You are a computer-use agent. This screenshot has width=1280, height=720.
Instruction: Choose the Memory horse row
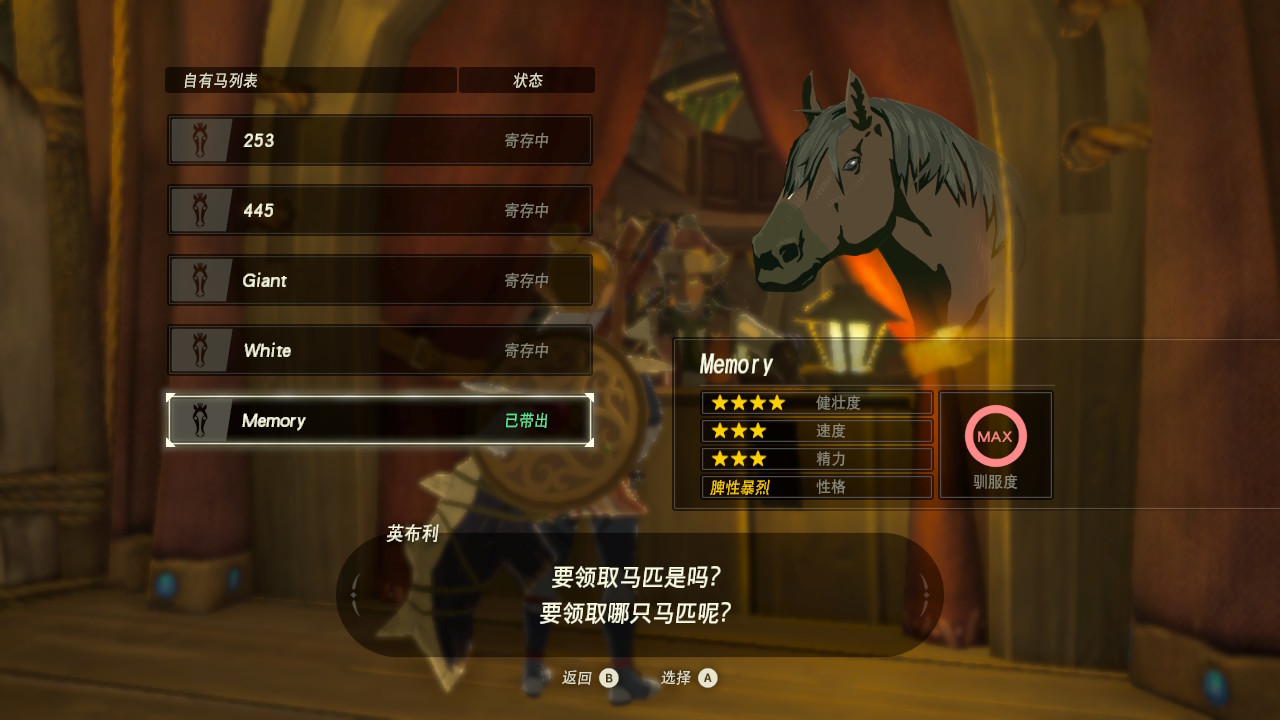coord(380,420)
